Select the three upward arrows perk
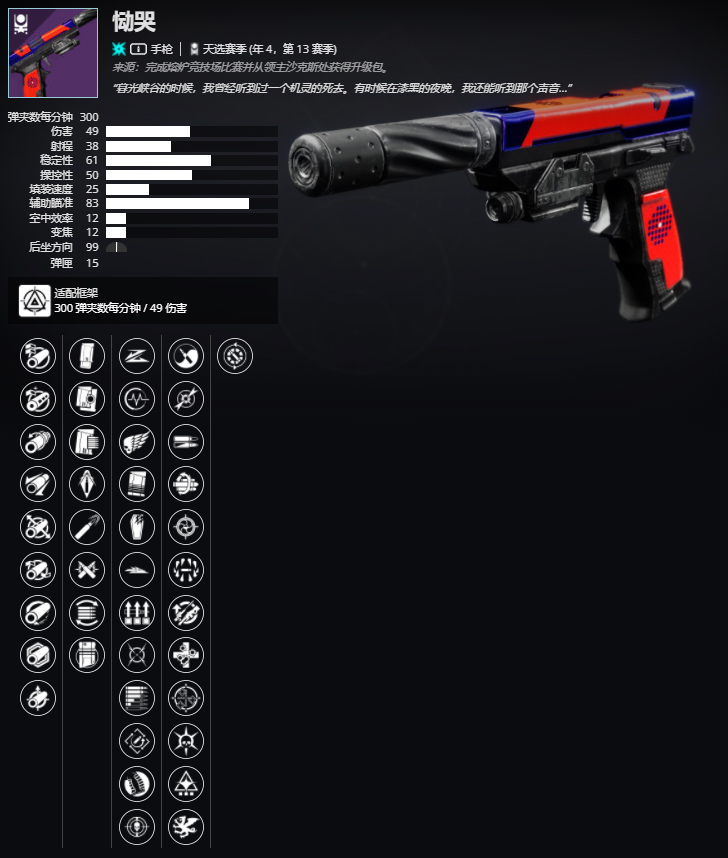 click(137, 613)
